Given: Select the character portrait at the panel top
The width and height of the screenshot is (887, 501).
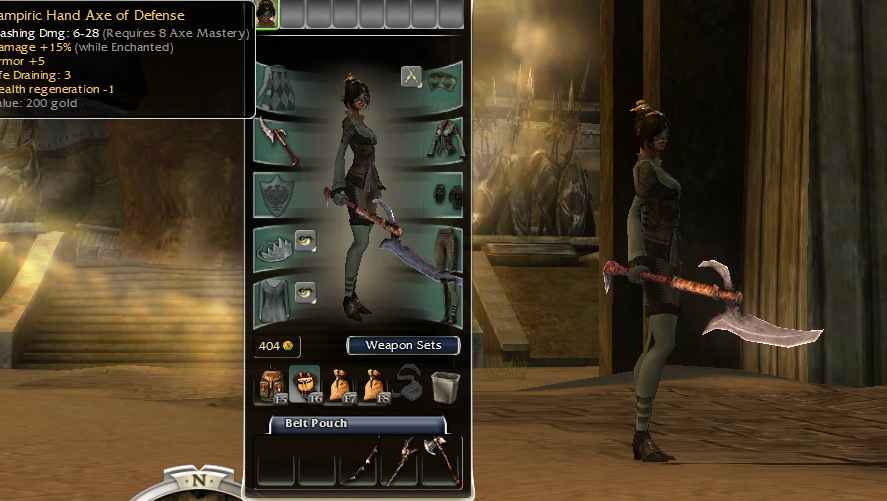Looking at the screenshot, I should coord(267,13).
